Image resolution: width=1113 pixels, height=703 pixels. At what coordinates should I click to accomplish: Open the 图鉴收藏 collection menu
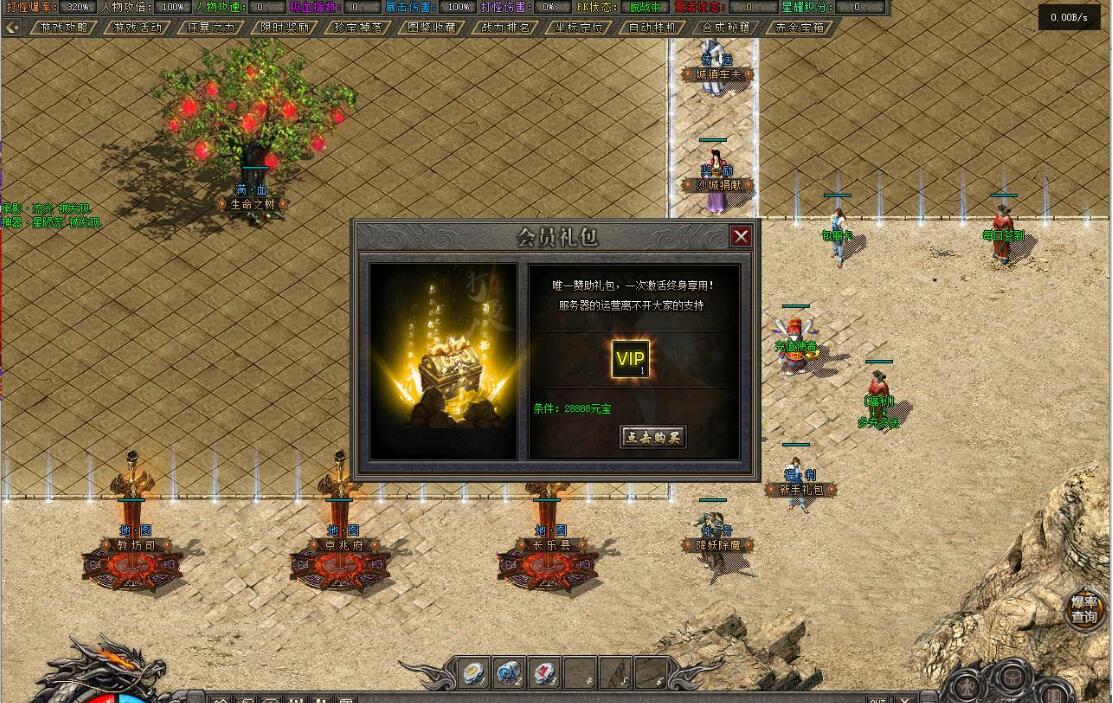pyautogui.click(x=432, y=27)
